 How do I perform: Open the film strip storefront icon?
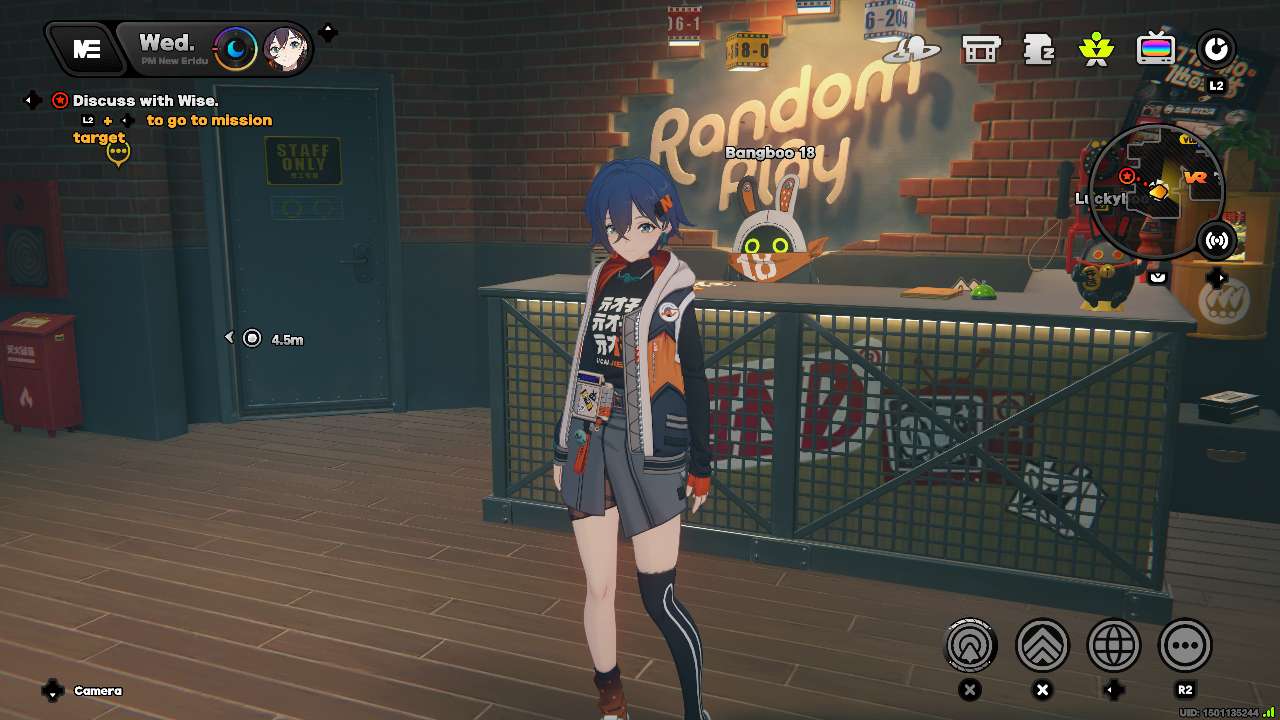[x=980, y=48]
